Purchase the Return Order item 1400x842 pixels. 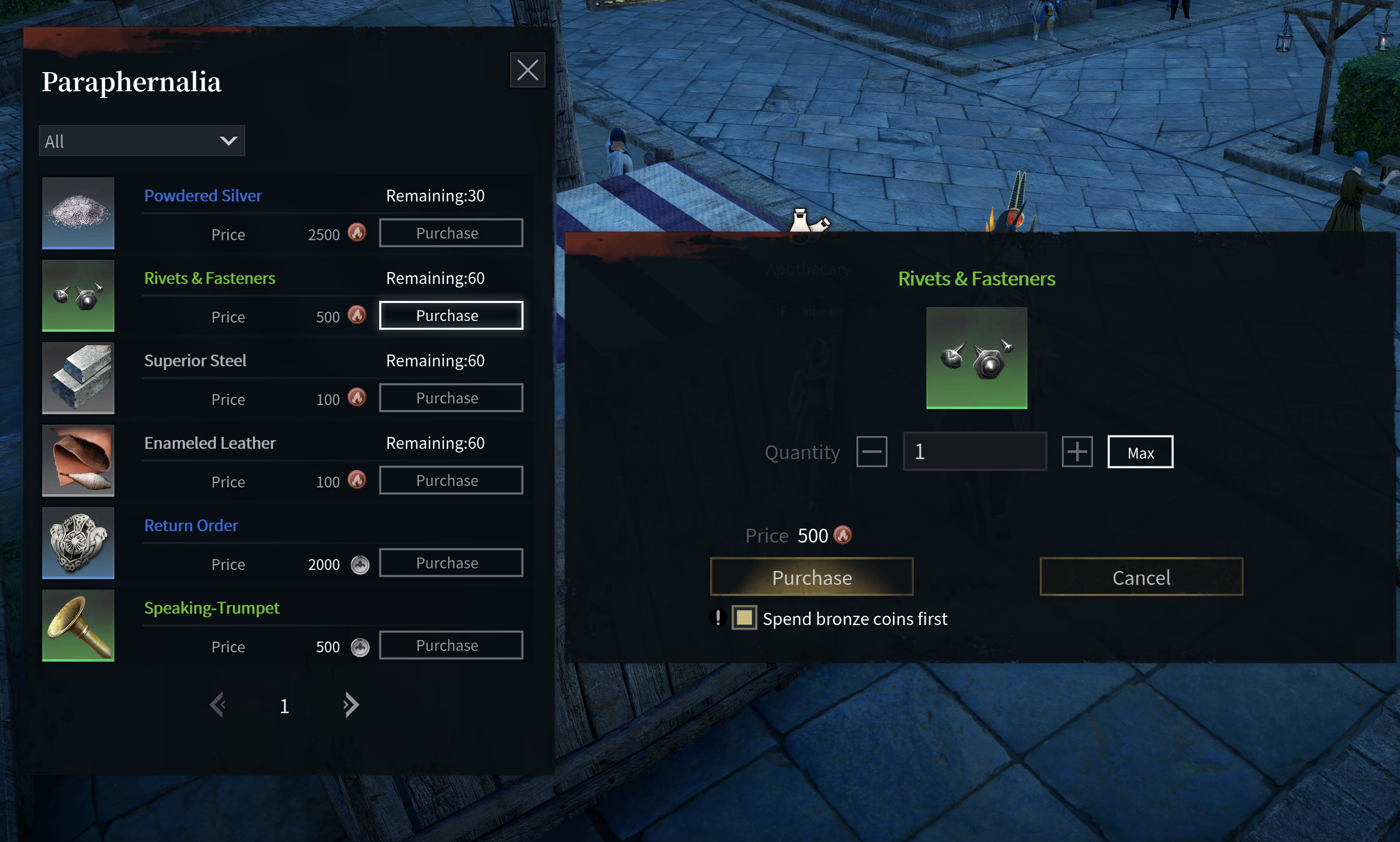450,563
